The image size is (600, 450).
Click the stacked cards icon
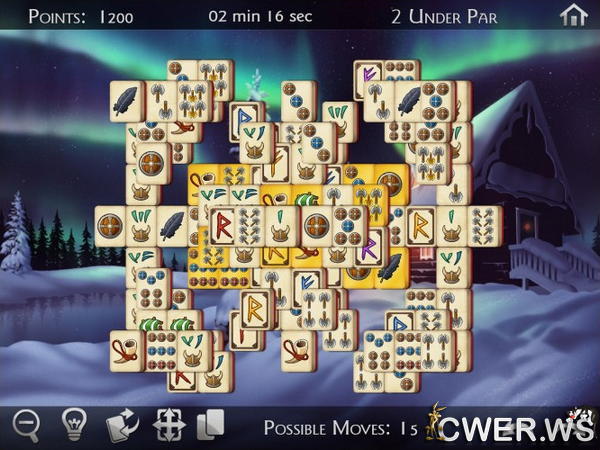click(x=211, y=424)
